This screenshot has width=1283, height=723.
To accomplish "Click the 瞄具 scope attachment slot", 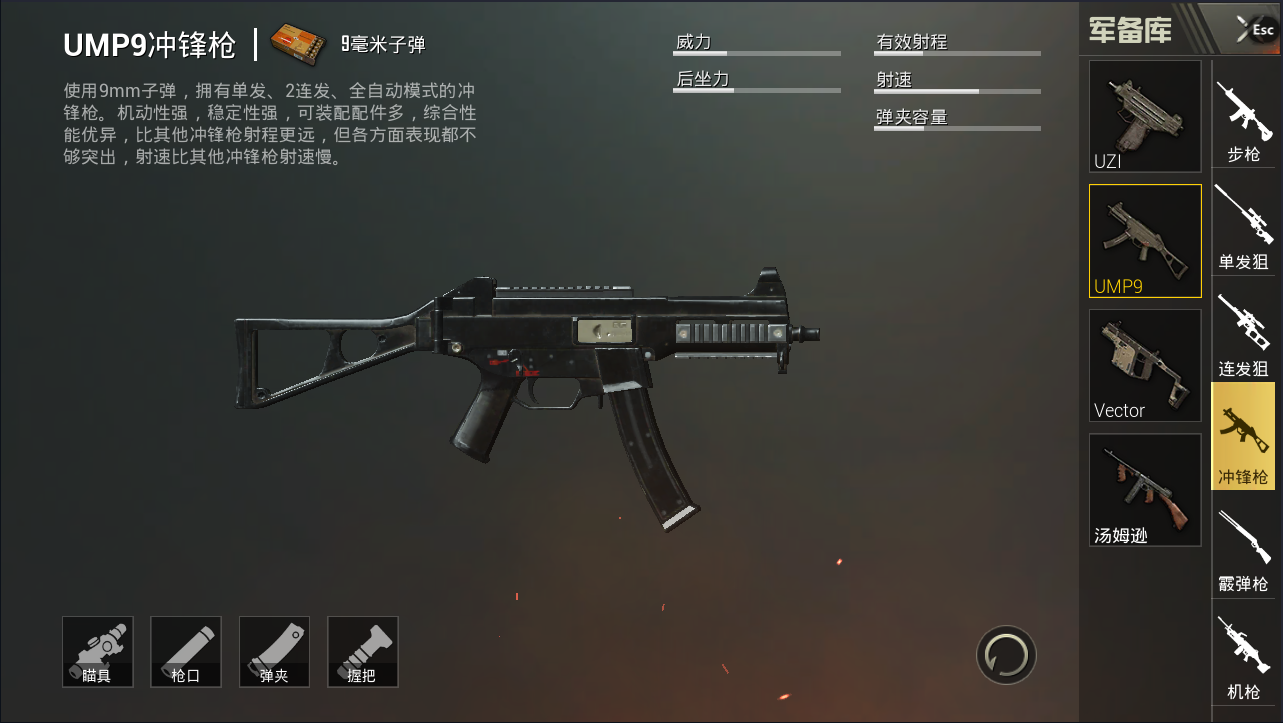I will tap(97, 651).
